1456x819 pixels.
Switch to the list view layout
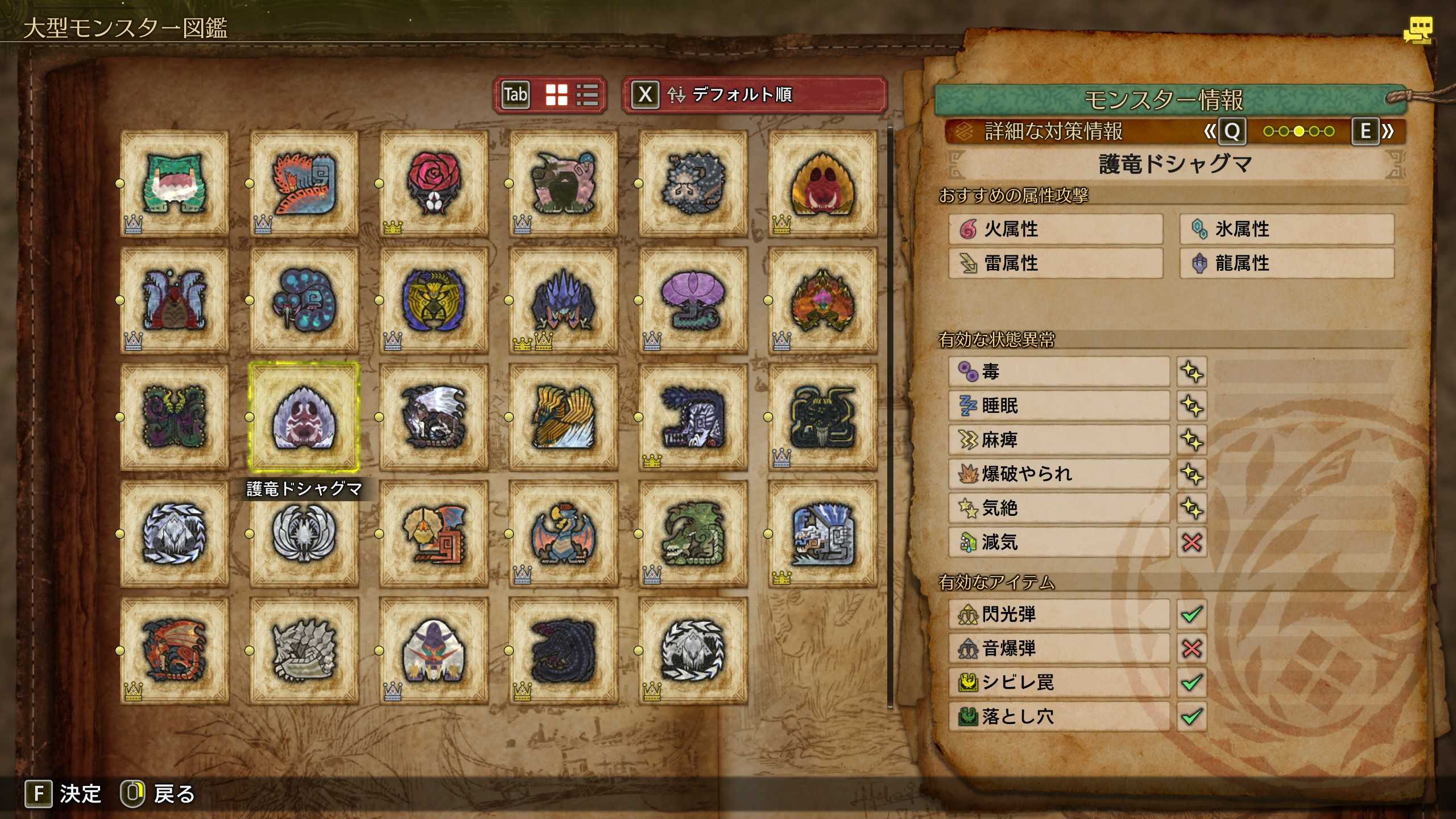point(587,95)
